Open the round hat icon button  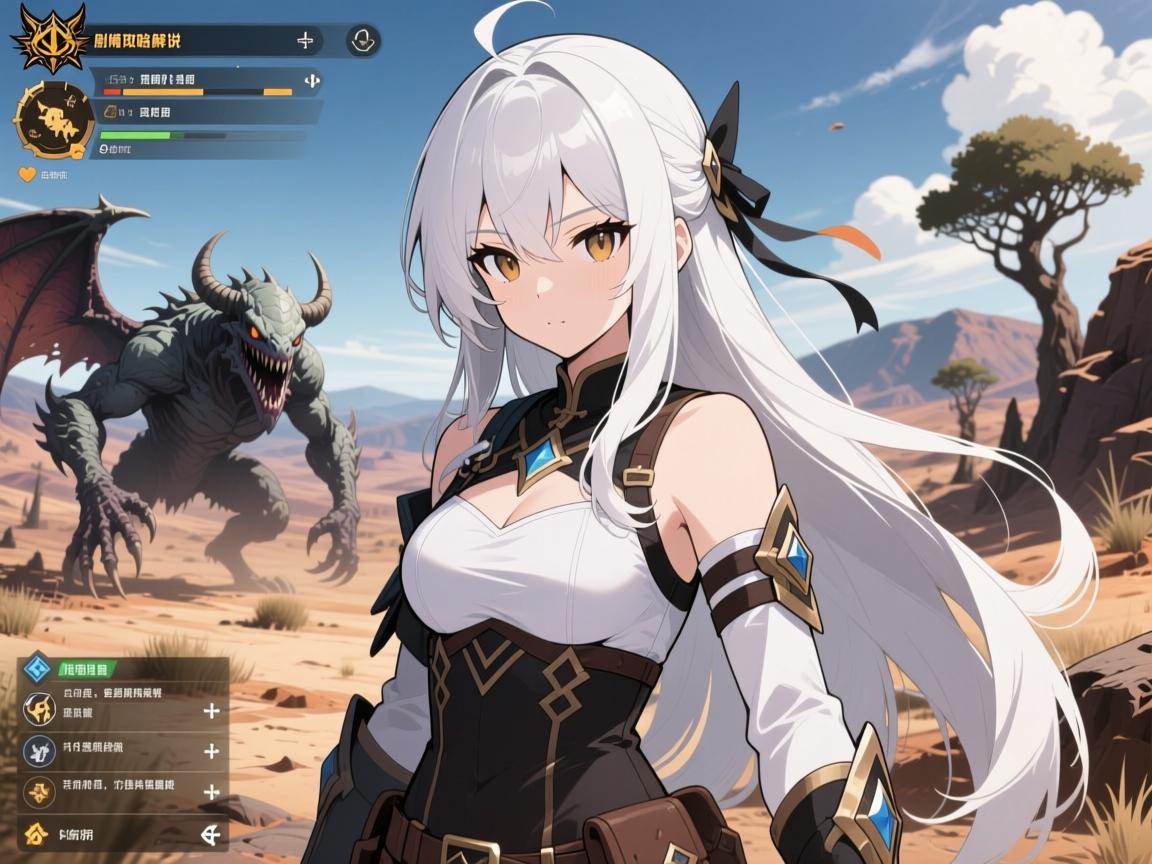(x=362, y=40)
